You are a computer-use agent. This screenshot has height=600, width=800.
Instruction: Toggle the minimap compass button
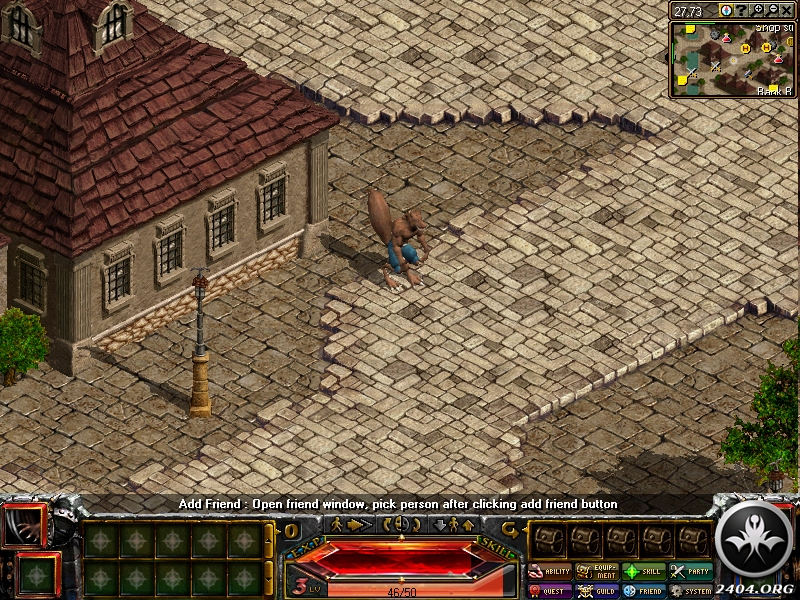click(x=725, y=10)
